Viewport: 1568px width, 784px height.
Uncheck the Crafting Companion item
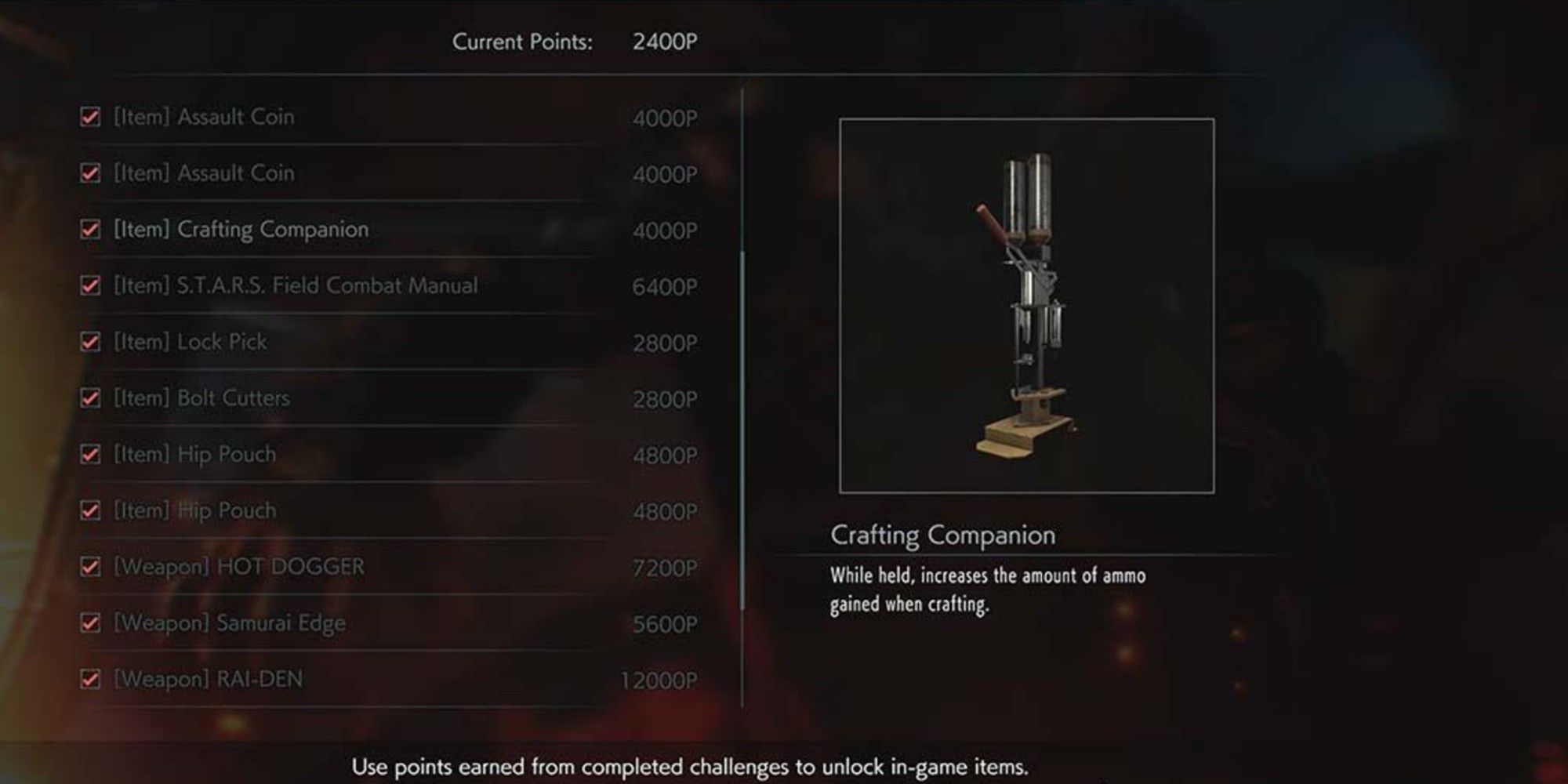click(x=92, y=230)
